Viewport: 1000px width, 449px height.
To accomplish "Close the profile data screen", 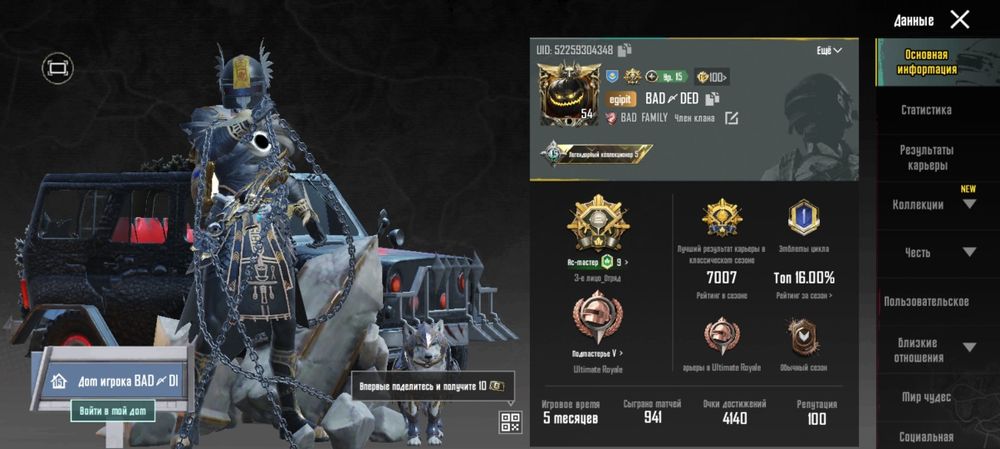I will click(959, 19).
